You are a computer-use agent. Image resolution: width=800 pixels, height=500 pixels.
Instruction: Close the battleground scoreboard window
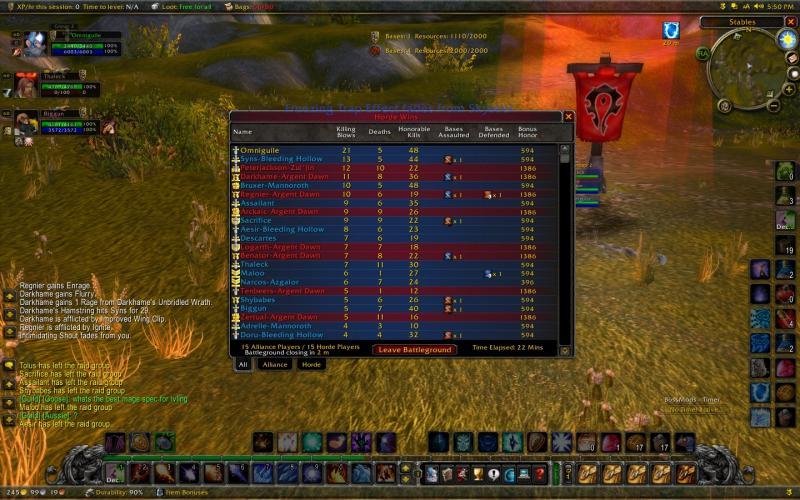tap(568, 117)
